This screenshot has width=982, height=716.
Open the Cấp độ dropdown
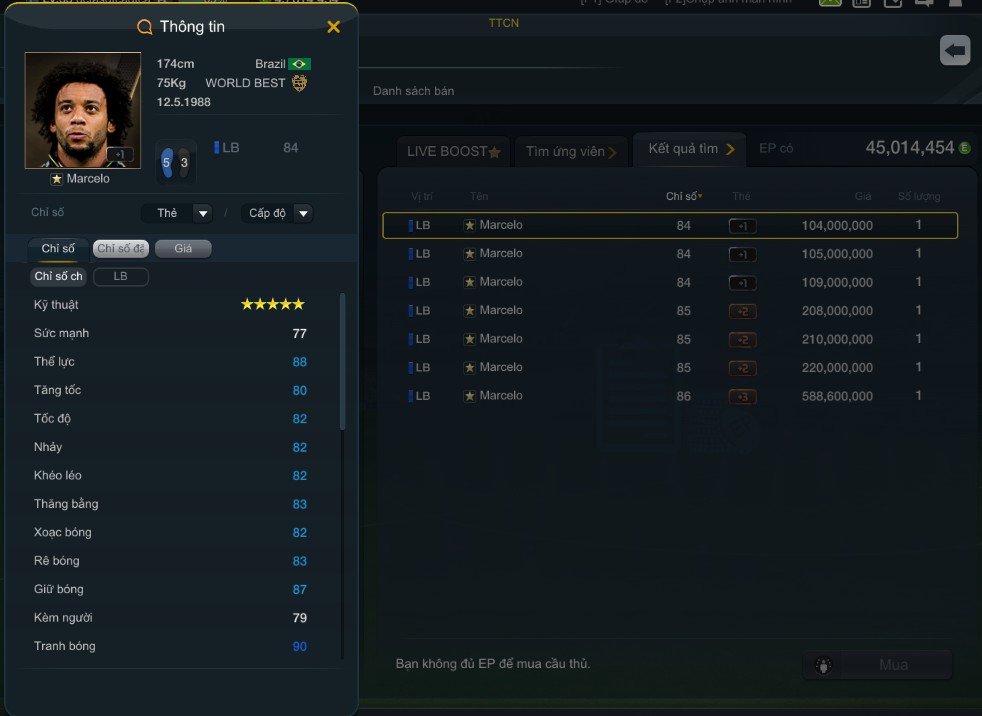(276, 213)
